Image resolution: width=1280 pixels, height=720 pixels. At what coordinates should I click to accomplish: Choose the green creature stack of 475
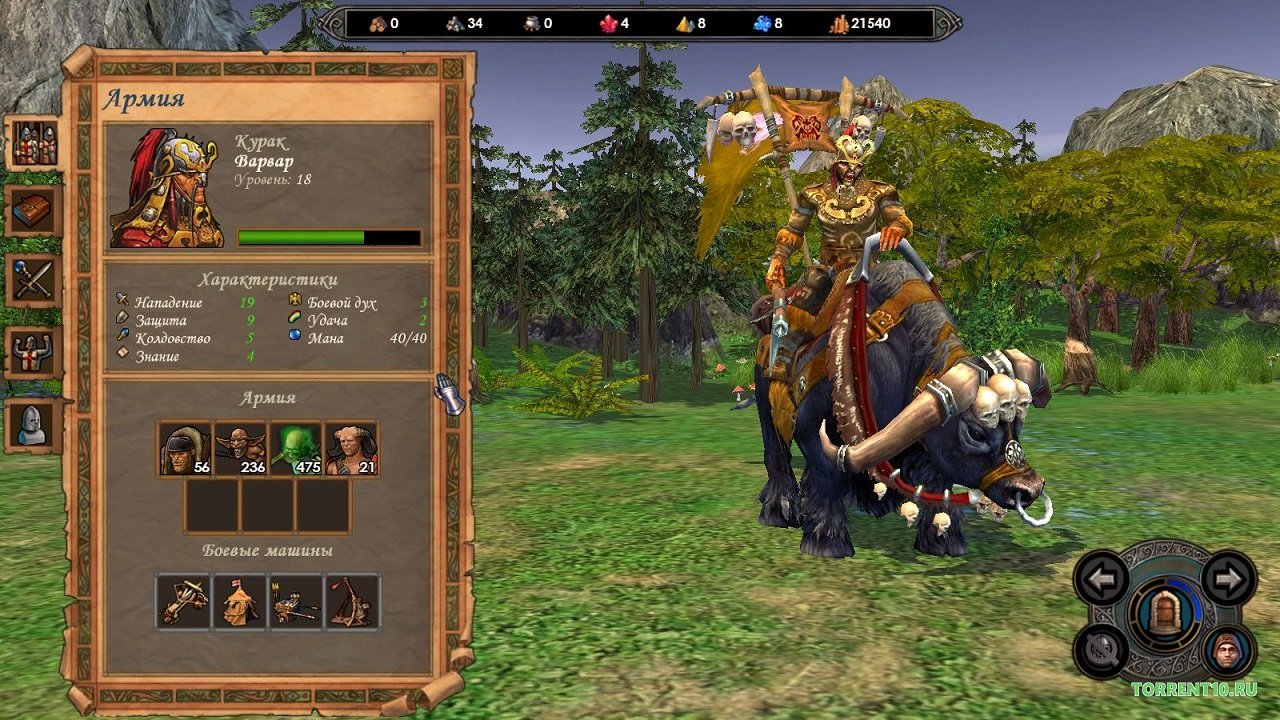(297, 449)
